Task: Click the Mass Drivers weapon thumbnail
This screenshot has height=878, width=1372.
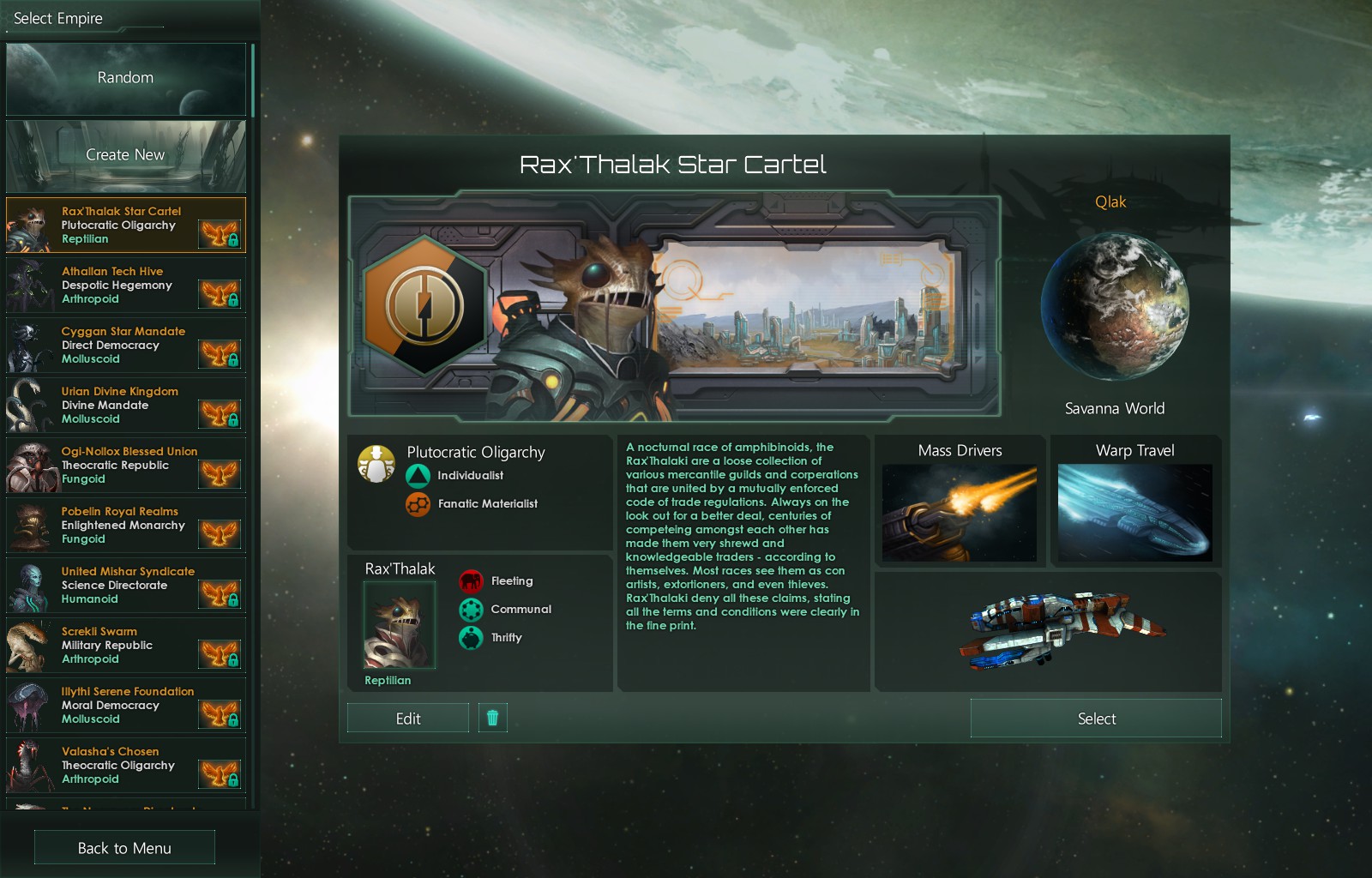Action: point(959,513)
